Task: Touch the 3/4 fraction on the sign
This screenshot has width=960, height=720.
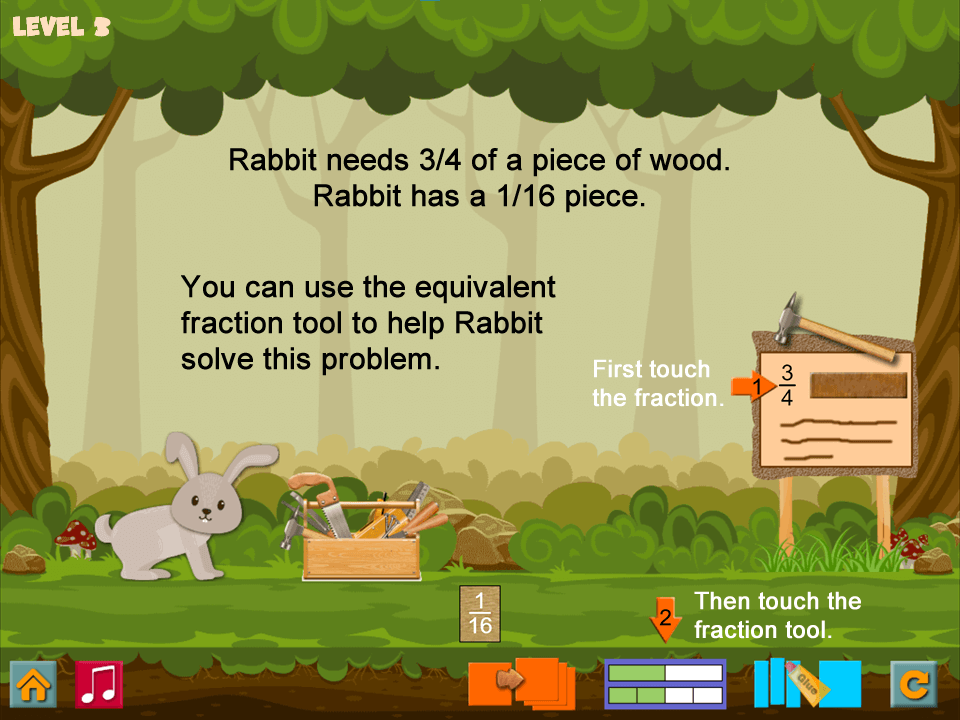Action: (x=787, y=385)
